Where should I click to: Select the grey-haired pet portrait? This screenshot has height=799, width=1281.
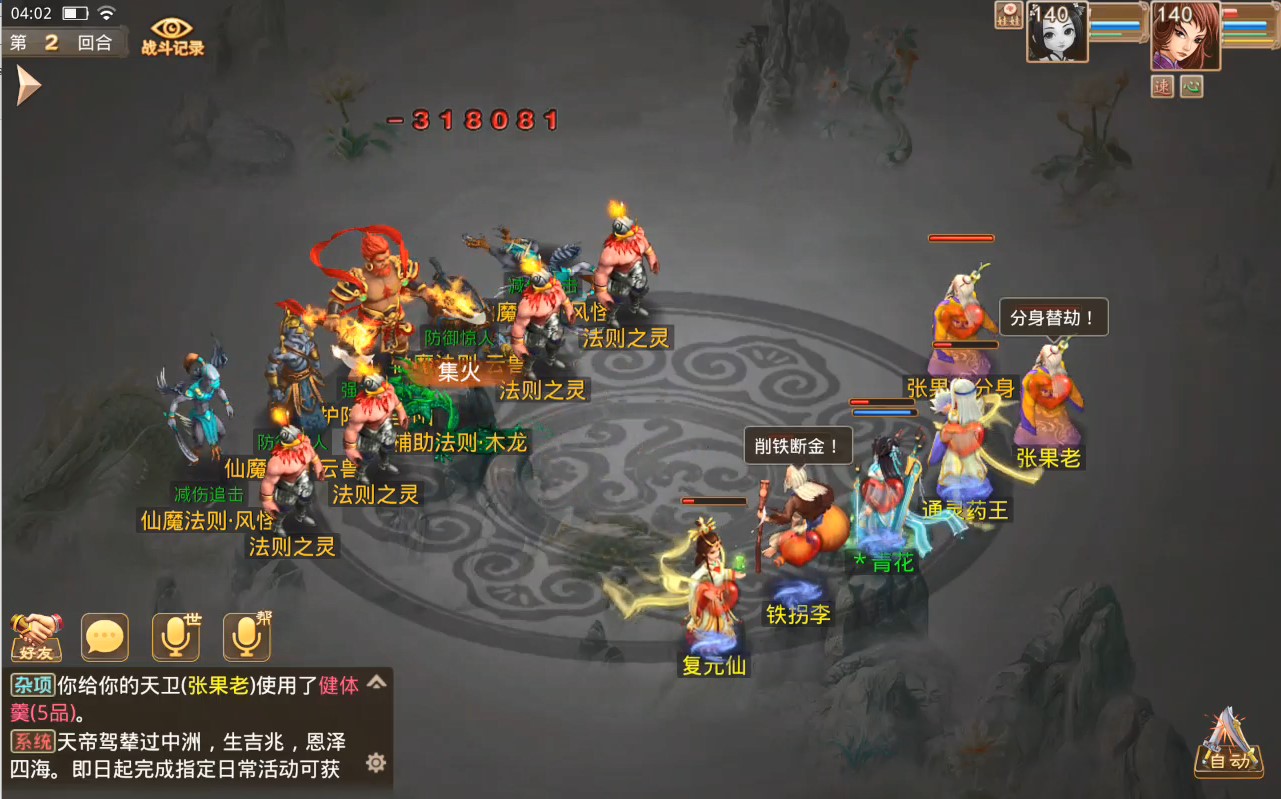click(x=1056, y=36)
